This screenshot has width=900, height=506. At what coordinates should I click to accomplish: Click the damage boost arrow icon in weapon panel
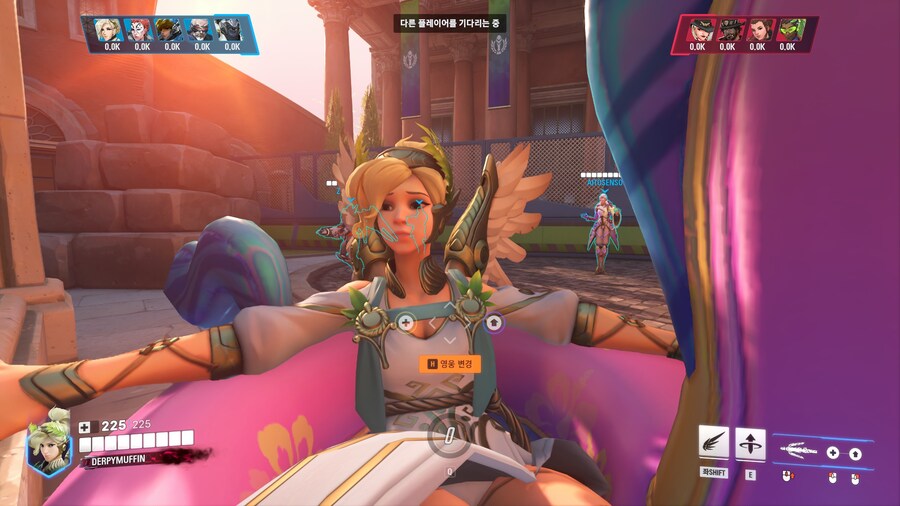856,453
